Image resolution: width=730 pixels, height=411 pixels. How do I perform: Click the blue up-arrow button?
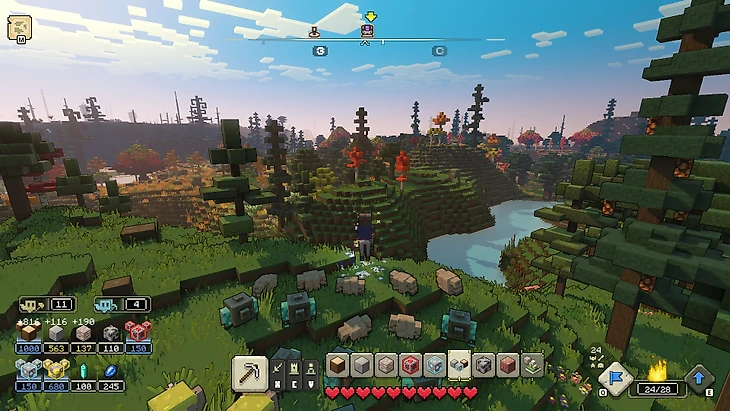click(x=700, y=378)
